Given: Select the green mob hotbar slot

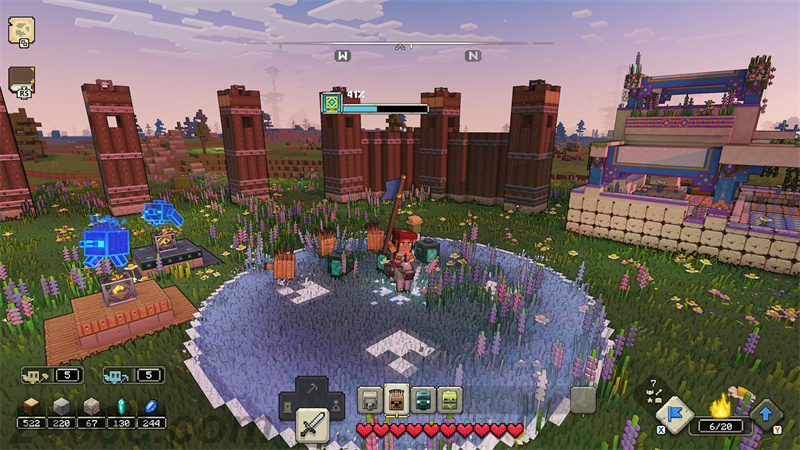Looking at the screenshot, I should tap(450, 401).
